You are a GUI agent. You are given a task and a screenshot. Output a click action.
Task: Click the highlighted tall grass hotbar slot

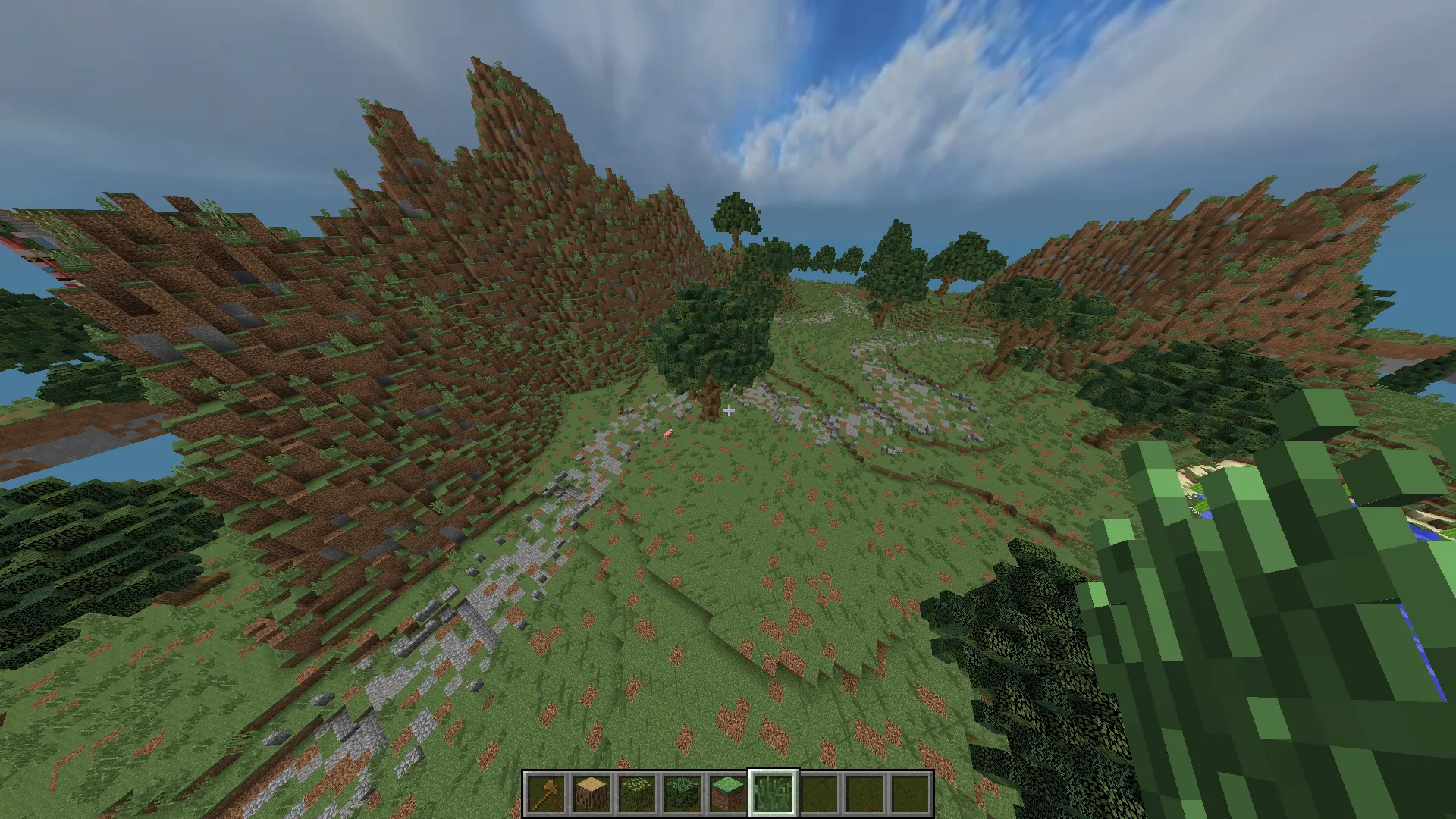[x=773, y=793]
